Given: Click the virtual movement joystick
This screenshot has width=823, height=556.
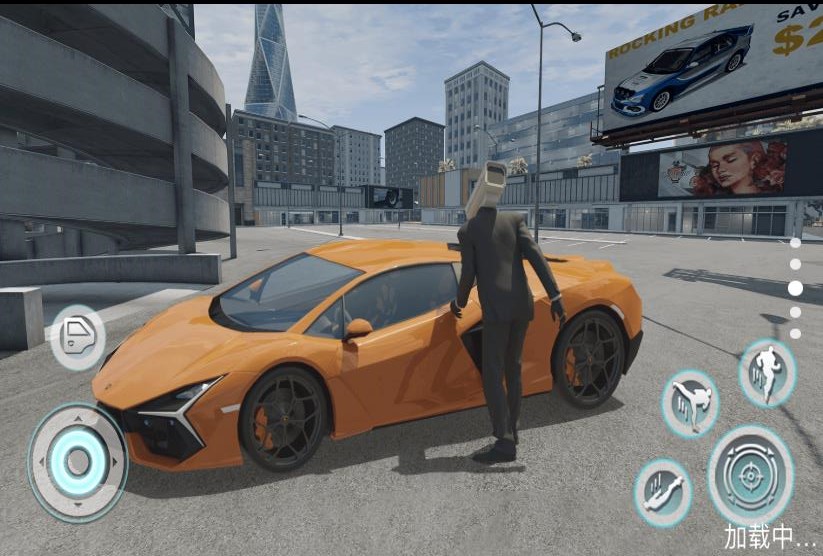Looking at the screenshot, I should pyautogui.click(x=78, y=462).
